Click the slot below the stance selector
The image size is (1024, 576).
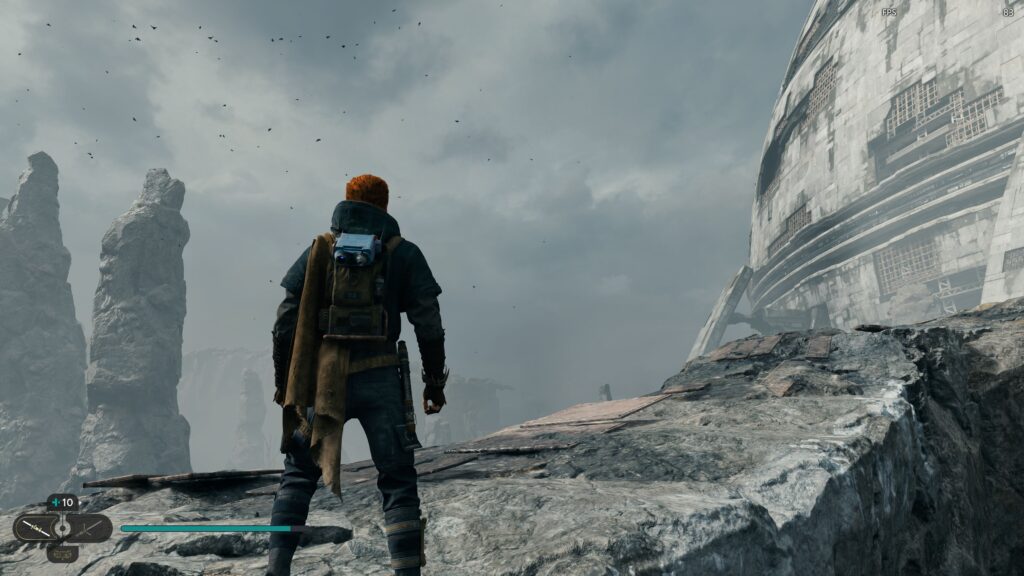(62, 552)
